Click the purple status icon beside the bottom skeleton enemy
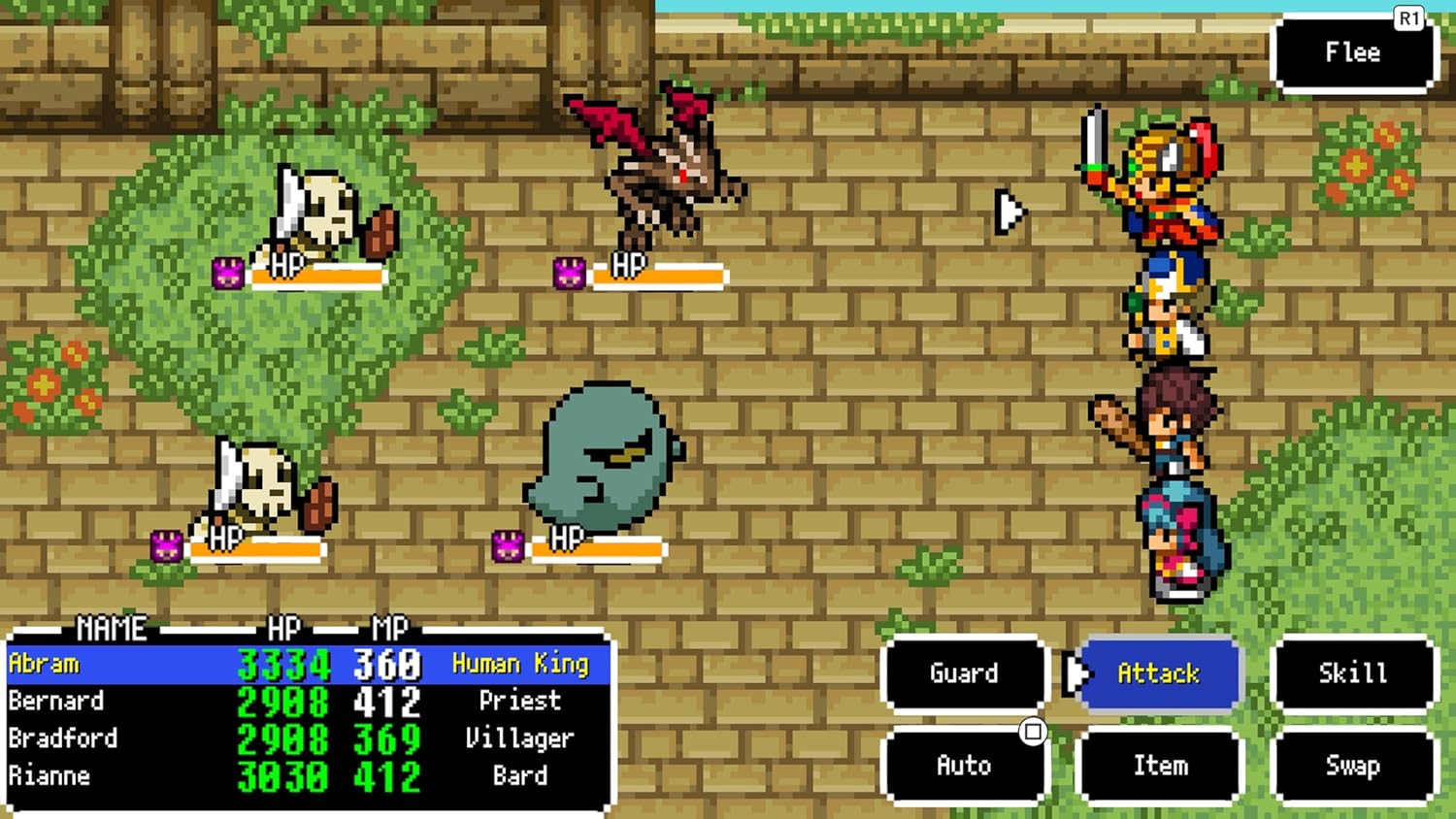The width and height of the screenshot is (1456, 819). (167, 545)
